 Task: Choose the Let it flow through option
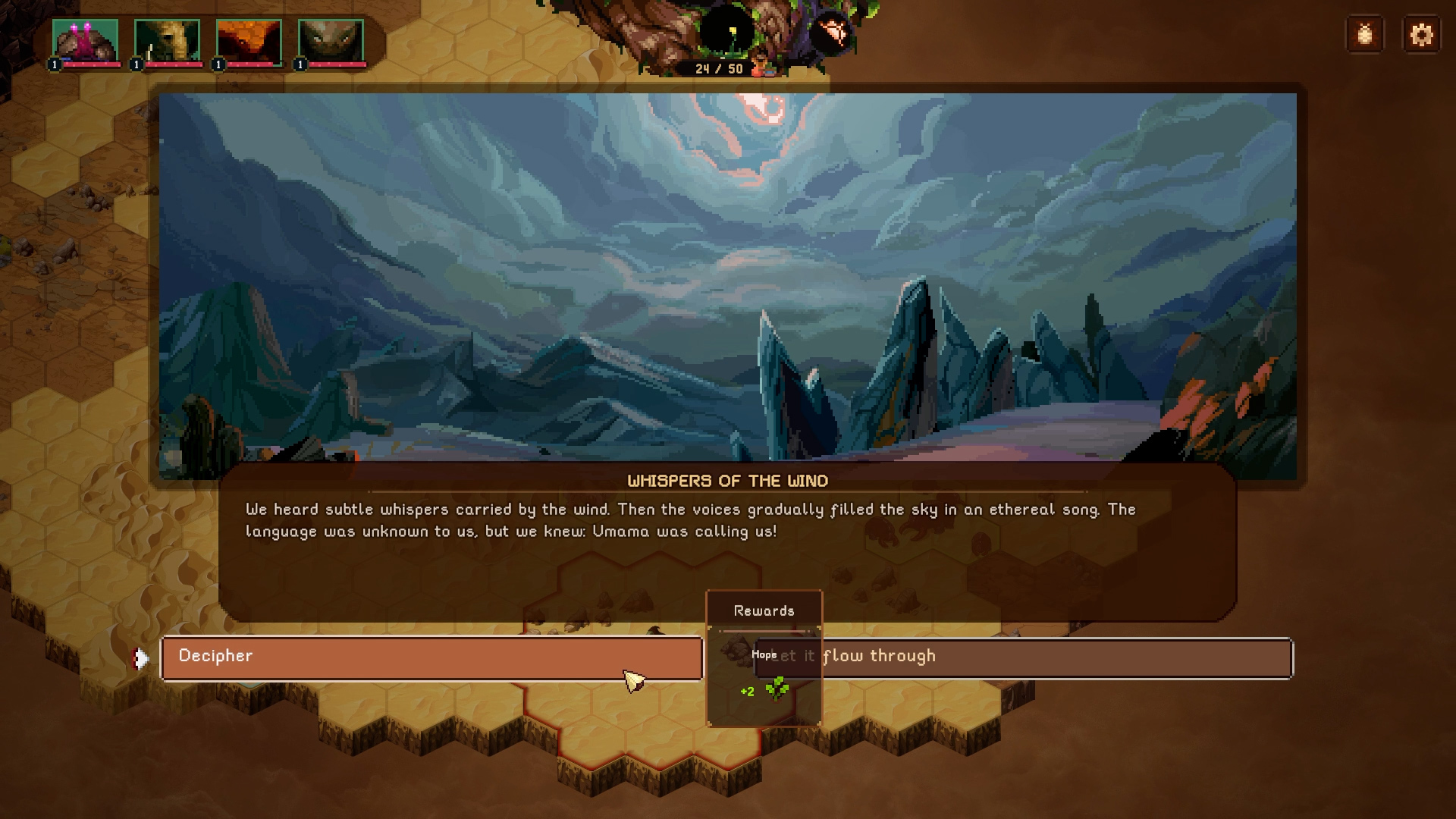pyautogui.click(x=1062, y=657)
